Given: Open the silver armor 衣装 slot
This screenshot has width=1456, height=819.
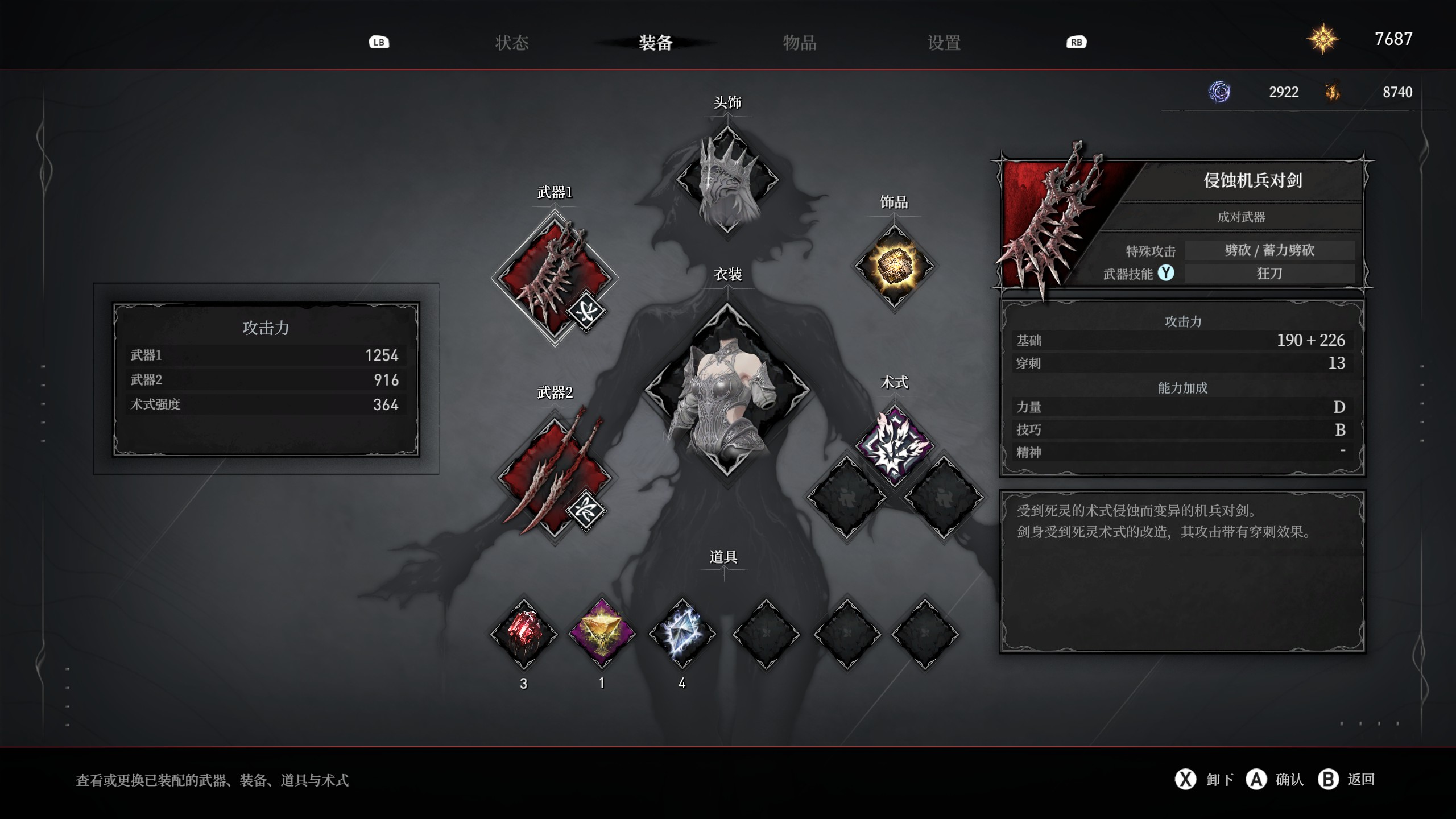Looking at the screenshot, I should pyautogui.click(x=727, y=390).
